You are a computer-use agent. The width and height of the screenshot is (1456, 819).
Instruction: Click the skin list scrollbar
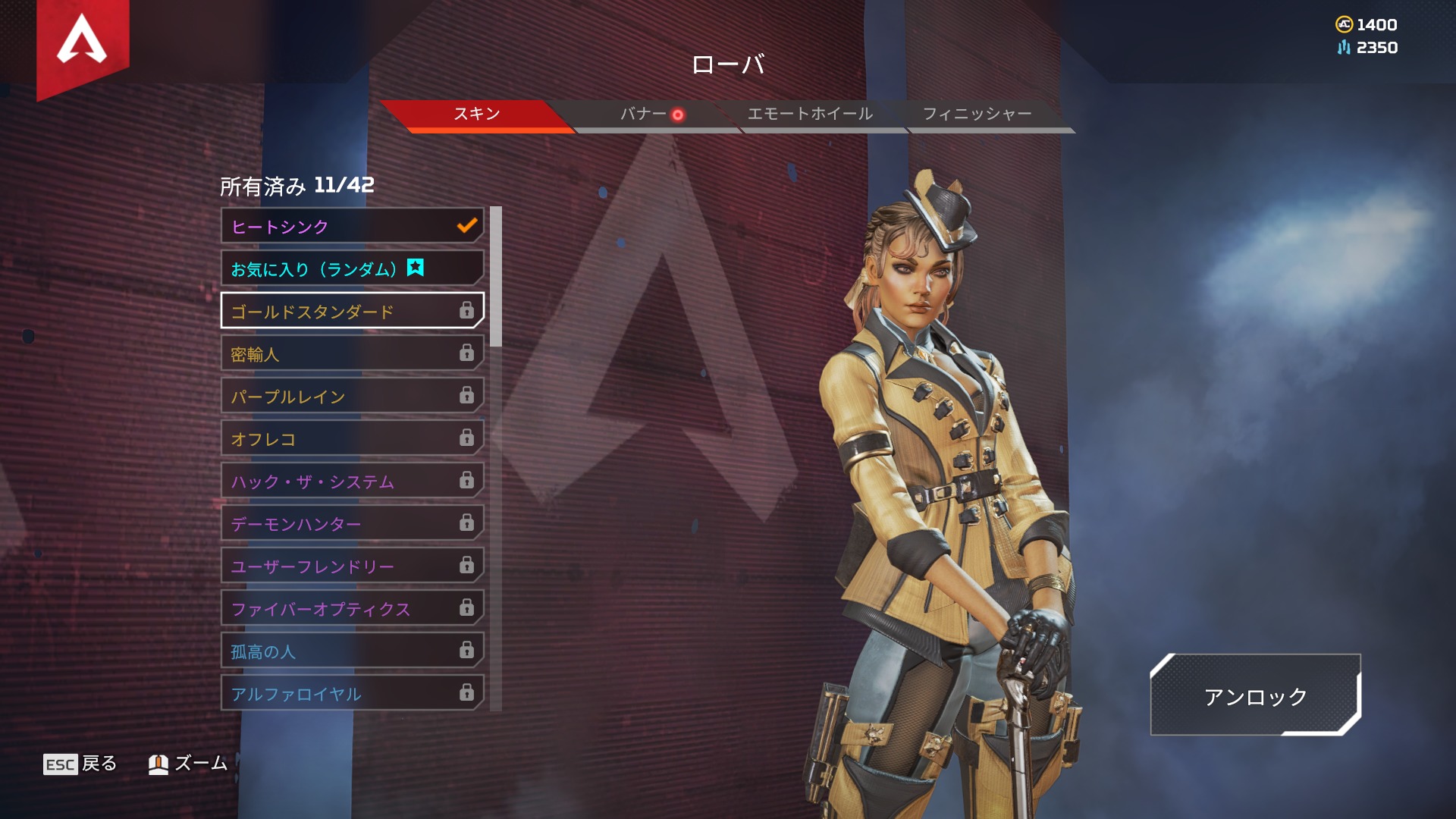tap(496, 276)
